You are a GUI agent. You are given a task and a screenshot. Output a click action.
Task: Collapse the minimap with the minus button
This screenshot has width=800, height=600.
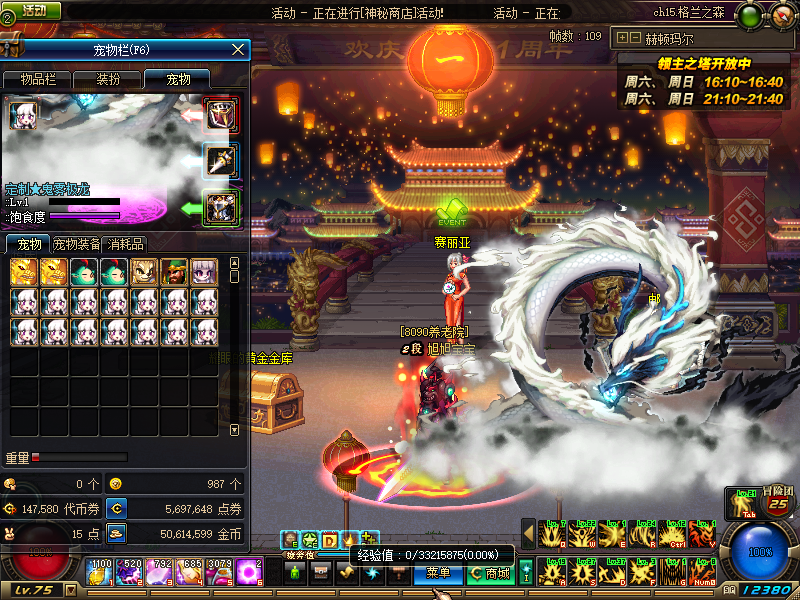point(636,38)
